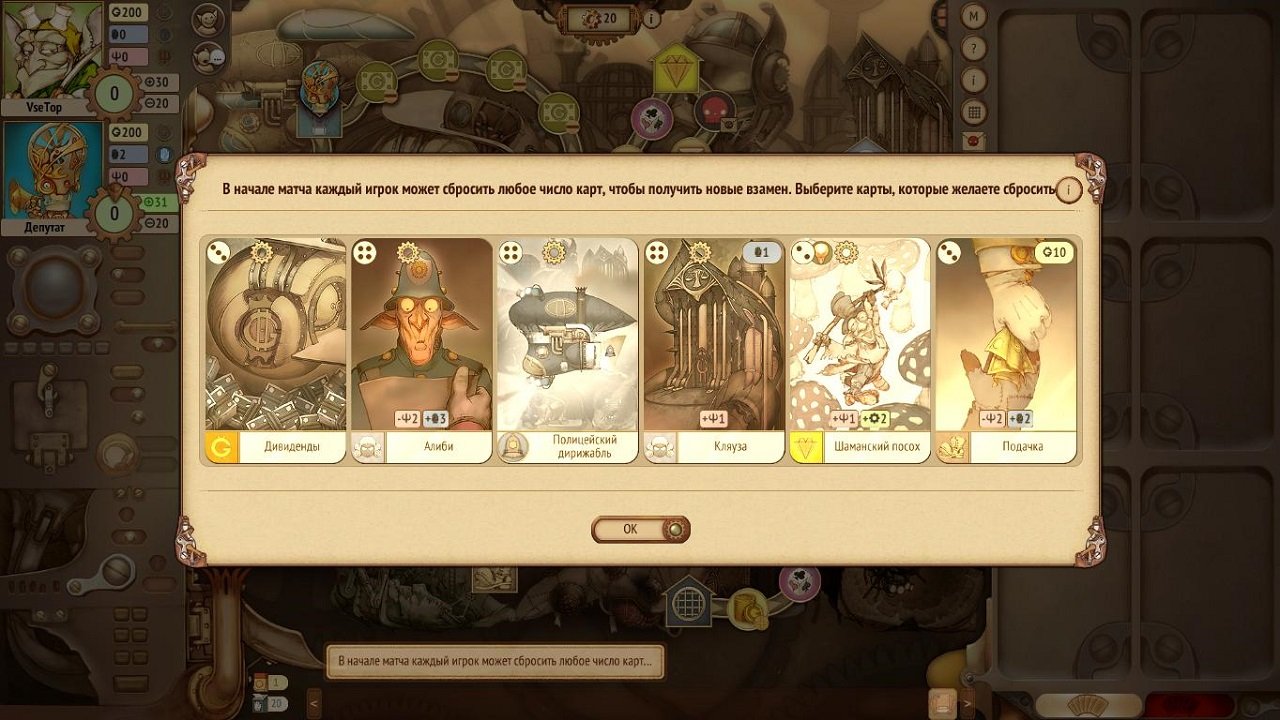Open the goblin chat bubble icon
Viewport: 1280px width, 720px height.
click(210, 57)
